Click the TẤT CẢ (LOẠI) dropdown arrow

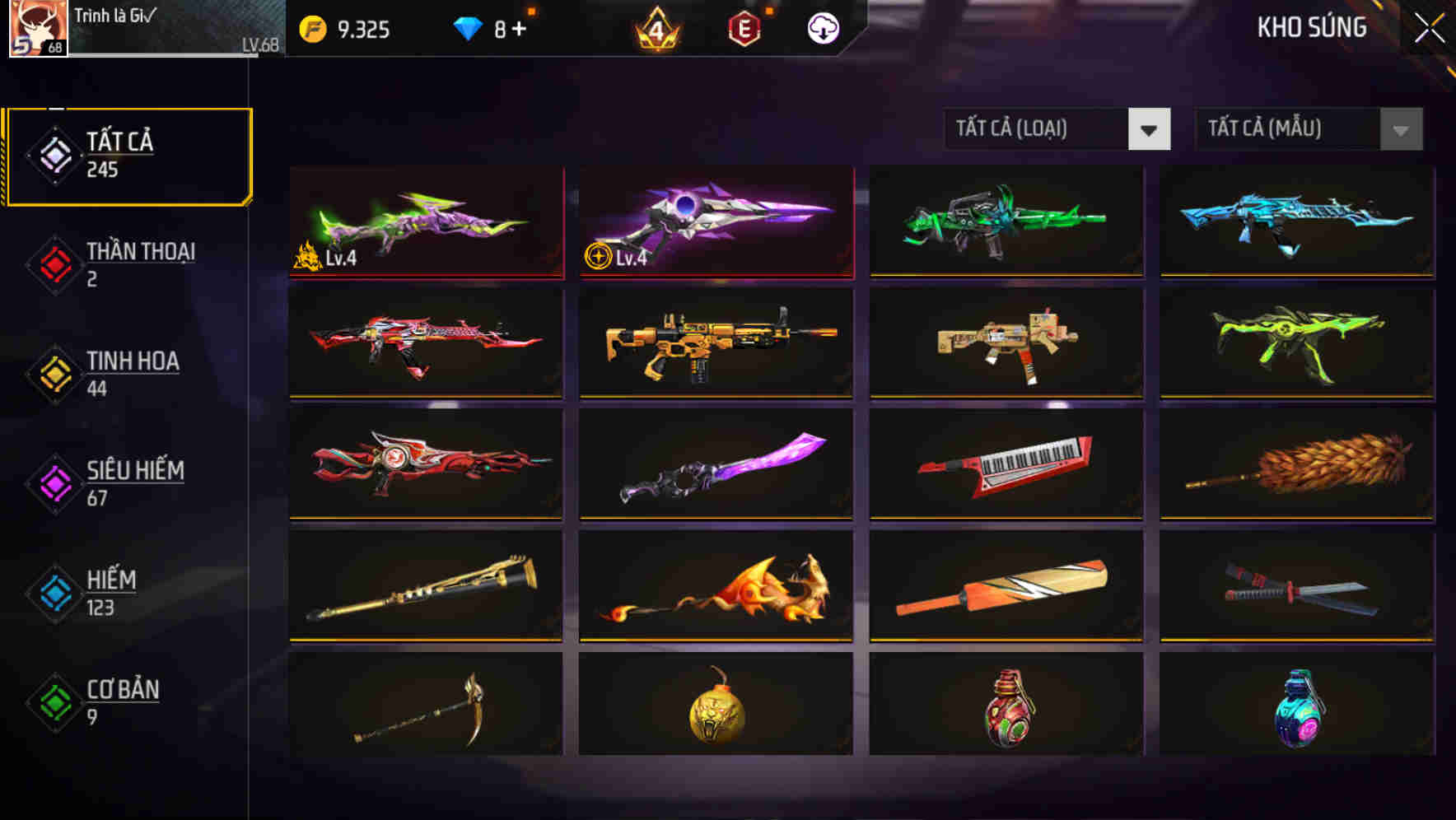(1150, 130)
